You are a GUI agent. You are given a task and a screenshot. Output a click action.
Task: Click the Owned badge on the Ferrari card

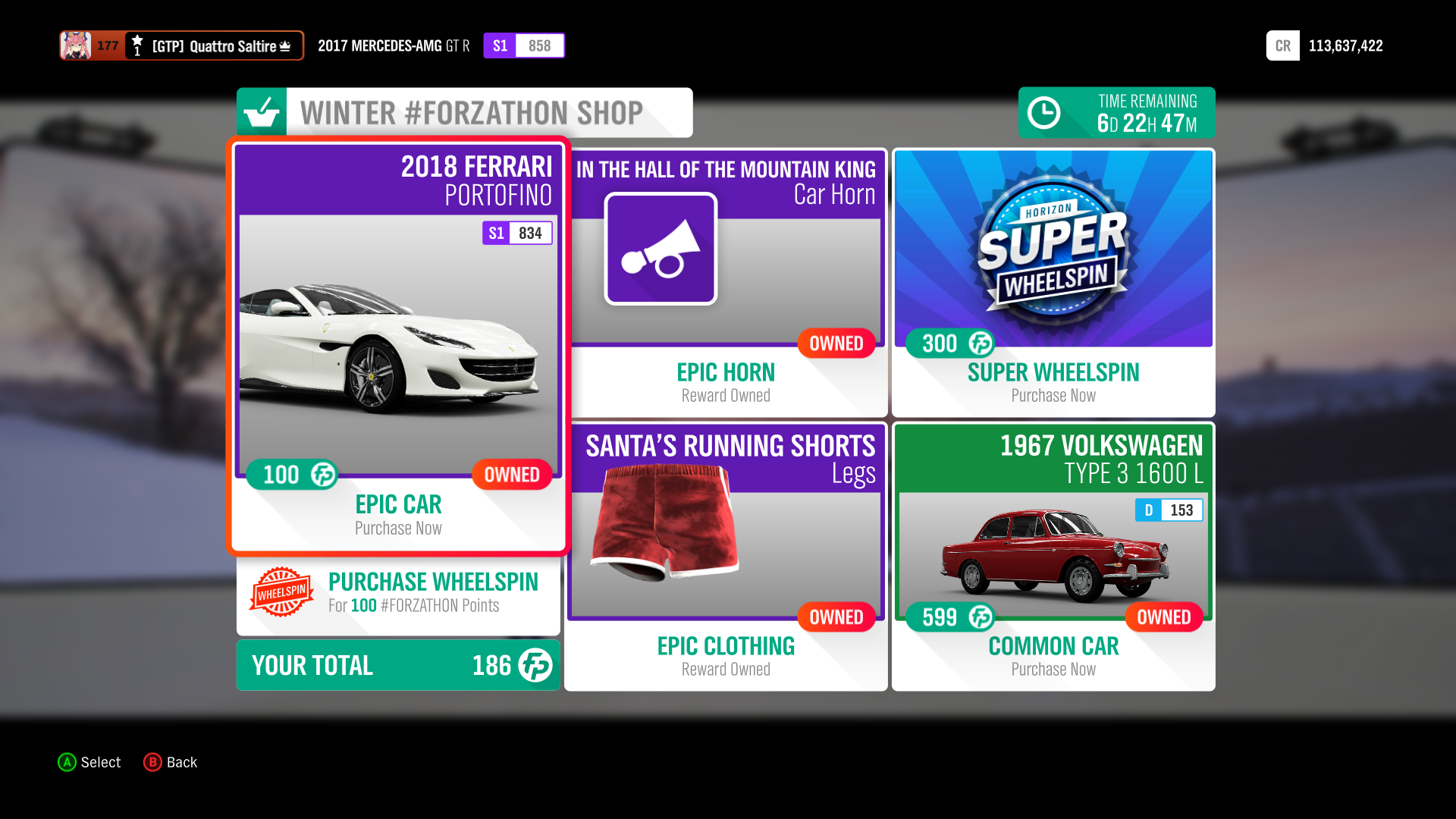512,475
